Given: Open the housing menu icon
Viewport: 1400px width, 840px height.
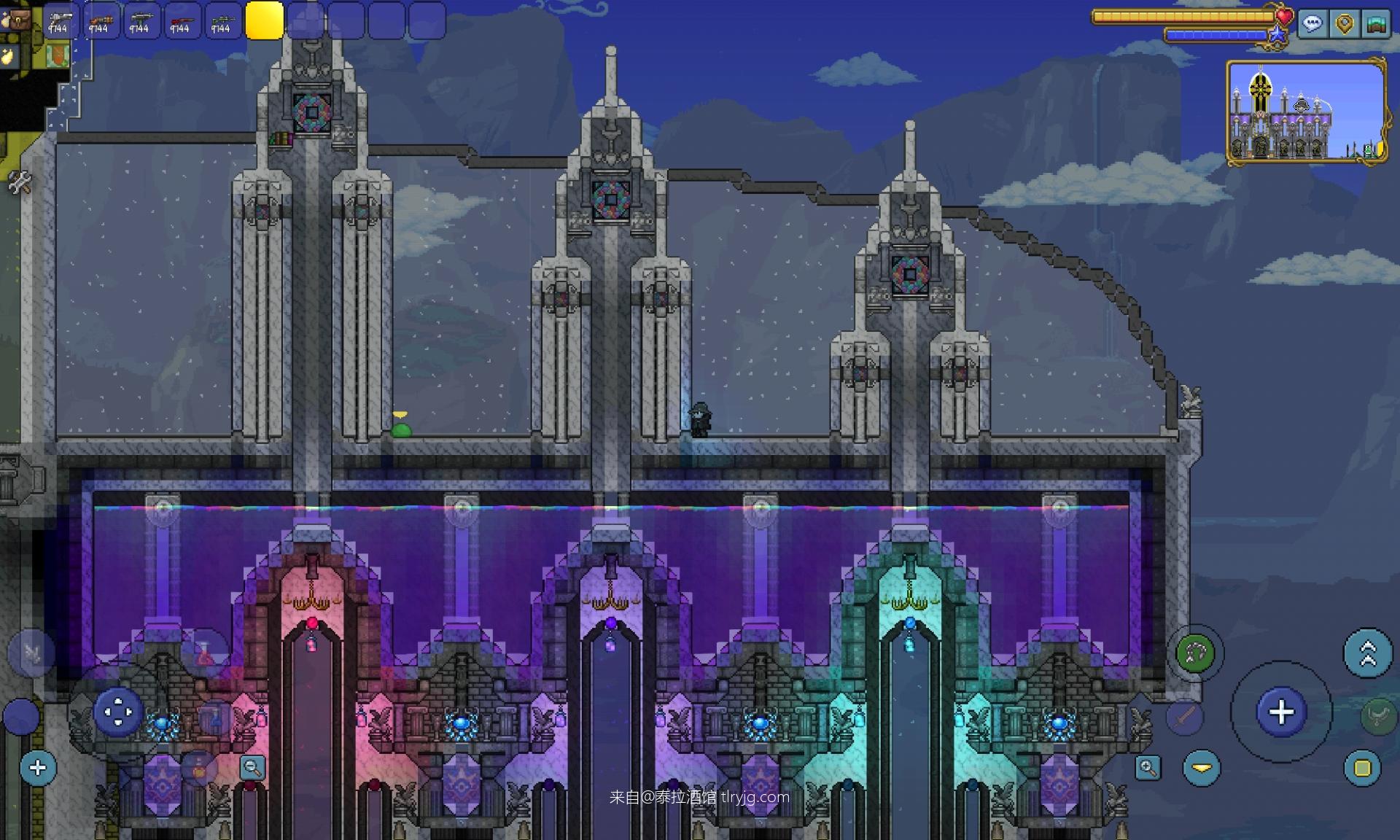Looking at the screenshot, I should tap(1376, 24).
